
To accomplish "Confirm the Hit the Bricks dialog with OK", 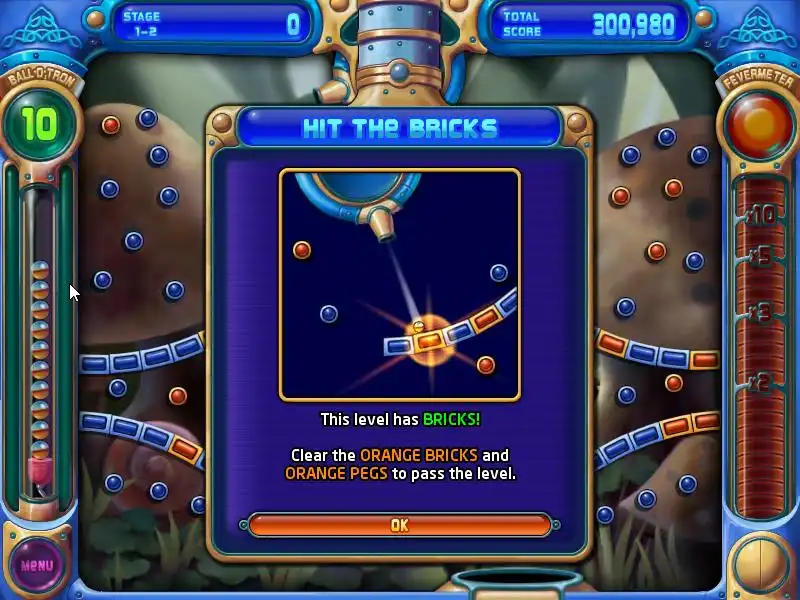I will coord(399,525).
